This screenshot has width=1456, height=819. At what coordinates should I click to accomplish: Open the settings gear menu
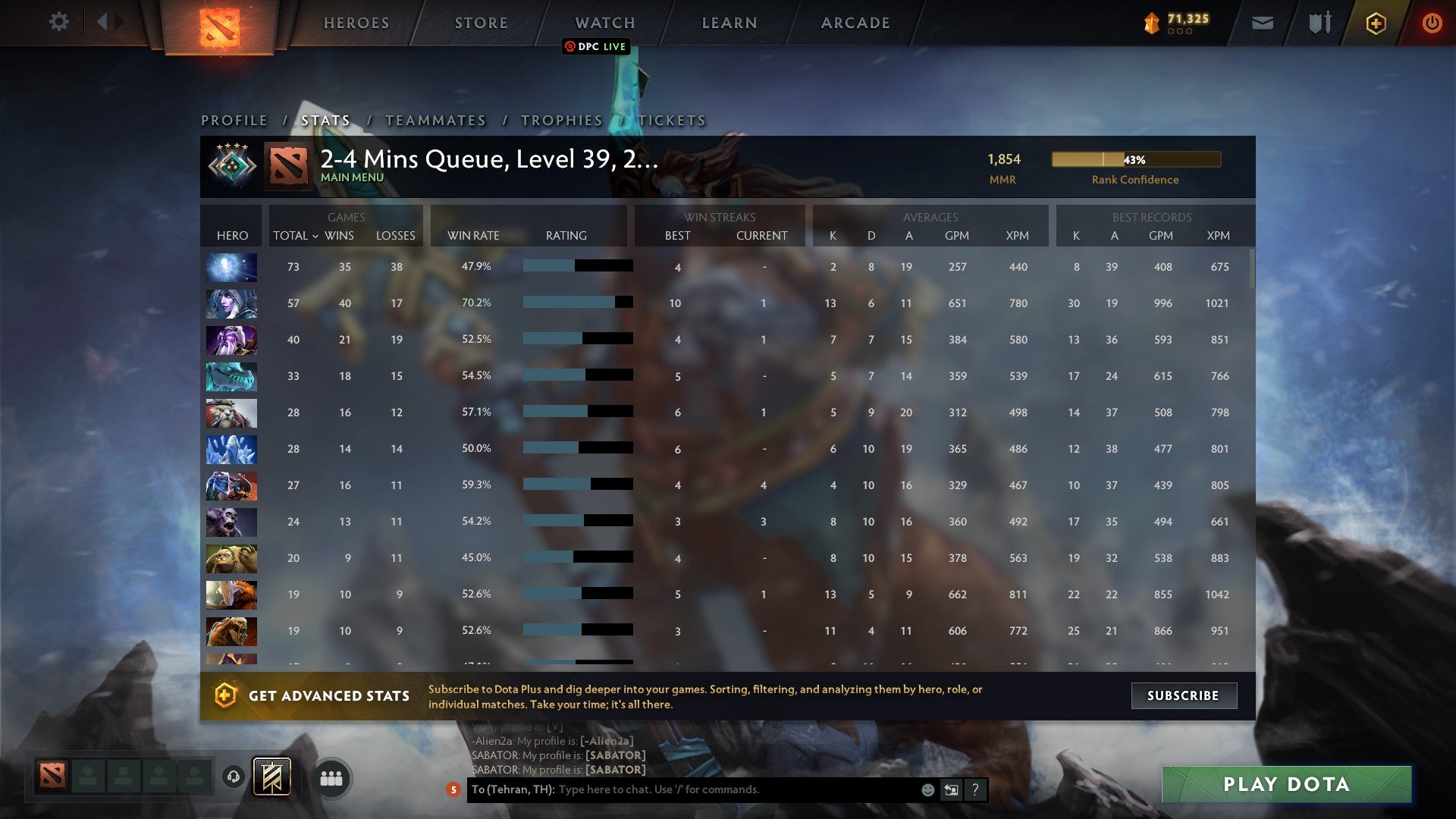[59, 22]
